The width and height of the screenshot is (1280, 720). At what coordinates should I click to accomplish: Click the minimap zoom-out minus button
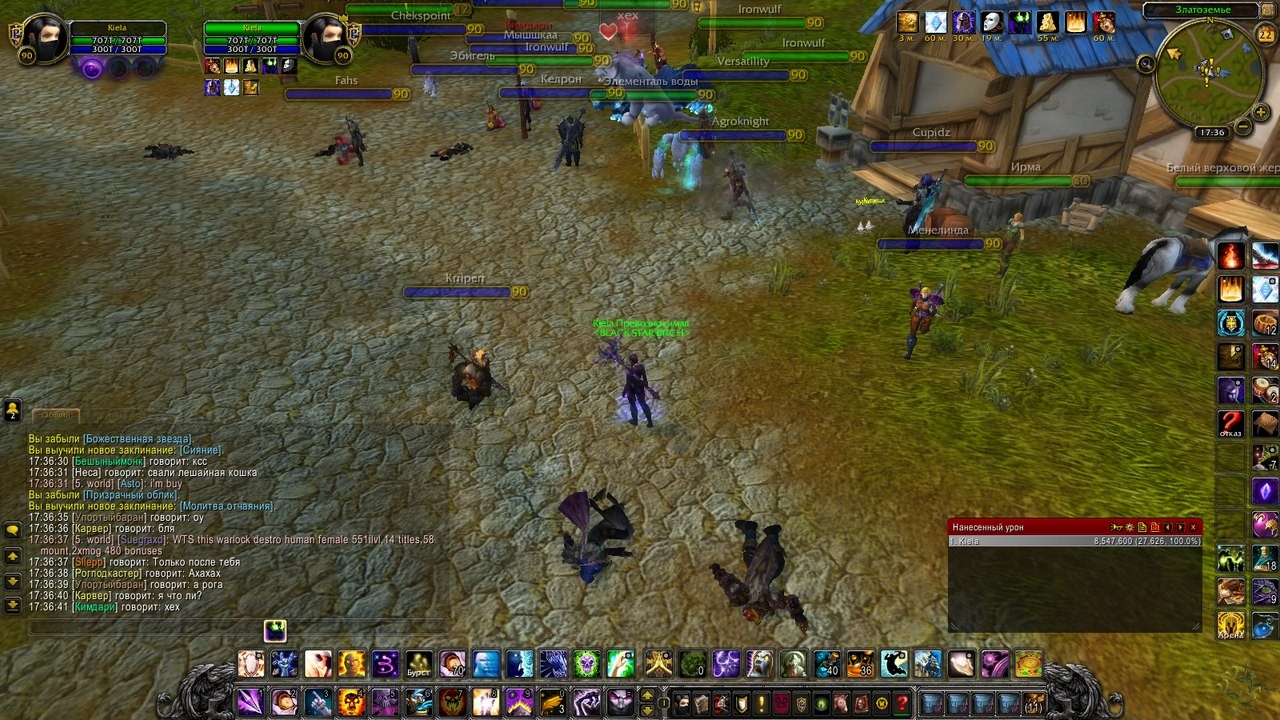[x=1241, y=127]
